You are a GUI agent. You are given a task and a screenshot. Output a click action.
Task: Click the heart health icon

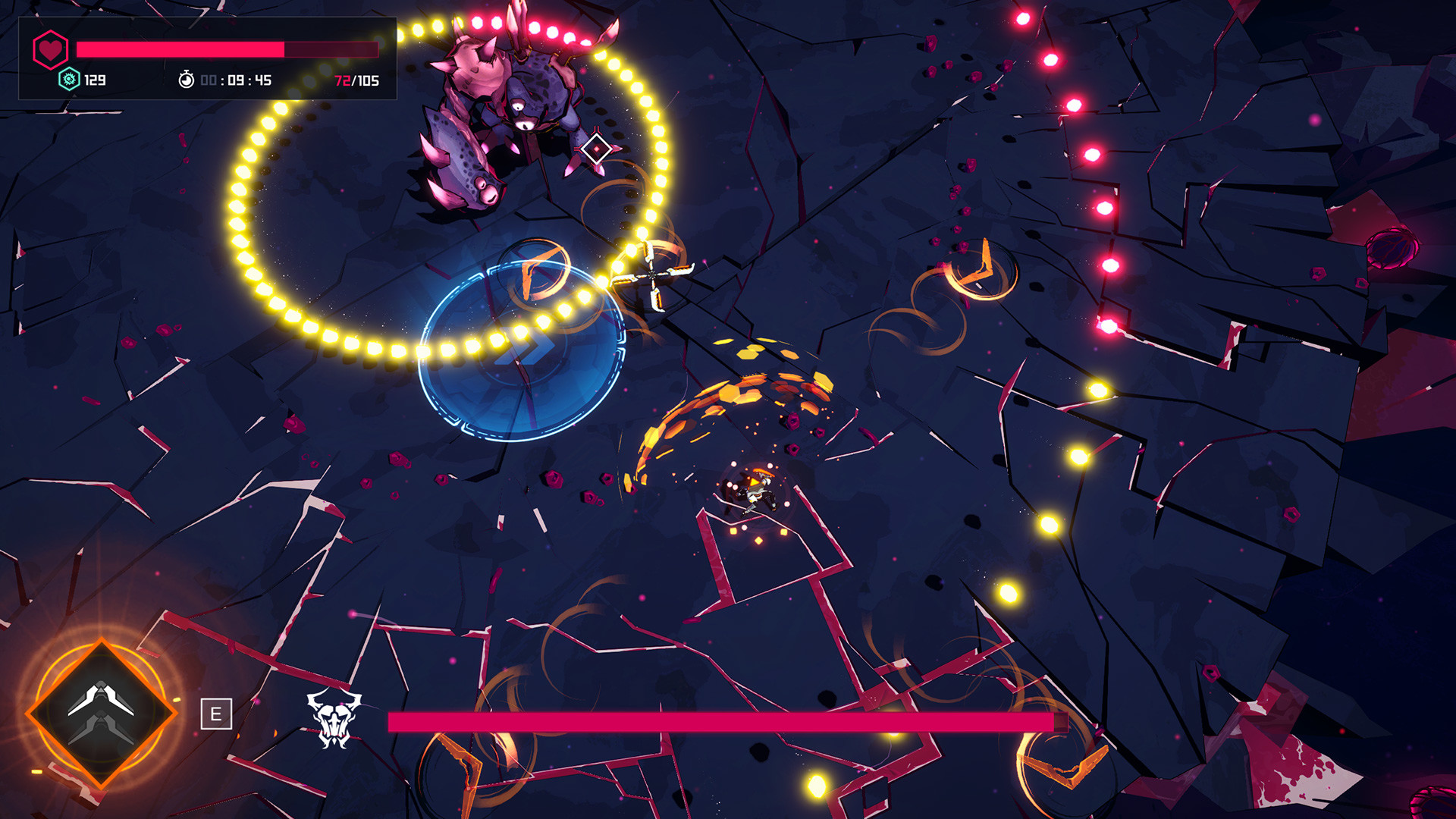(x=49, y=47)
